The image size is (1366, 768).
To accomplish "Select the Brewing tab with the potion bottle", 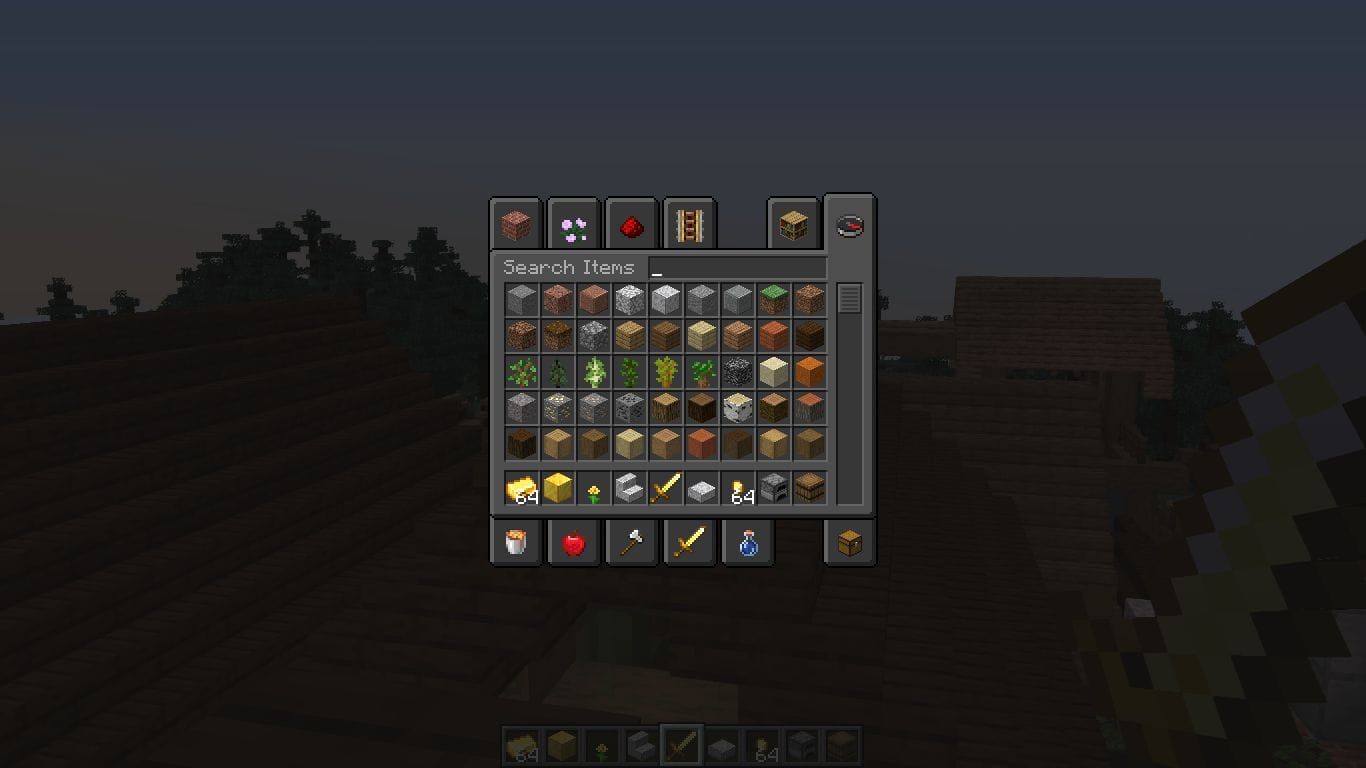I will (x=747, y=542).
